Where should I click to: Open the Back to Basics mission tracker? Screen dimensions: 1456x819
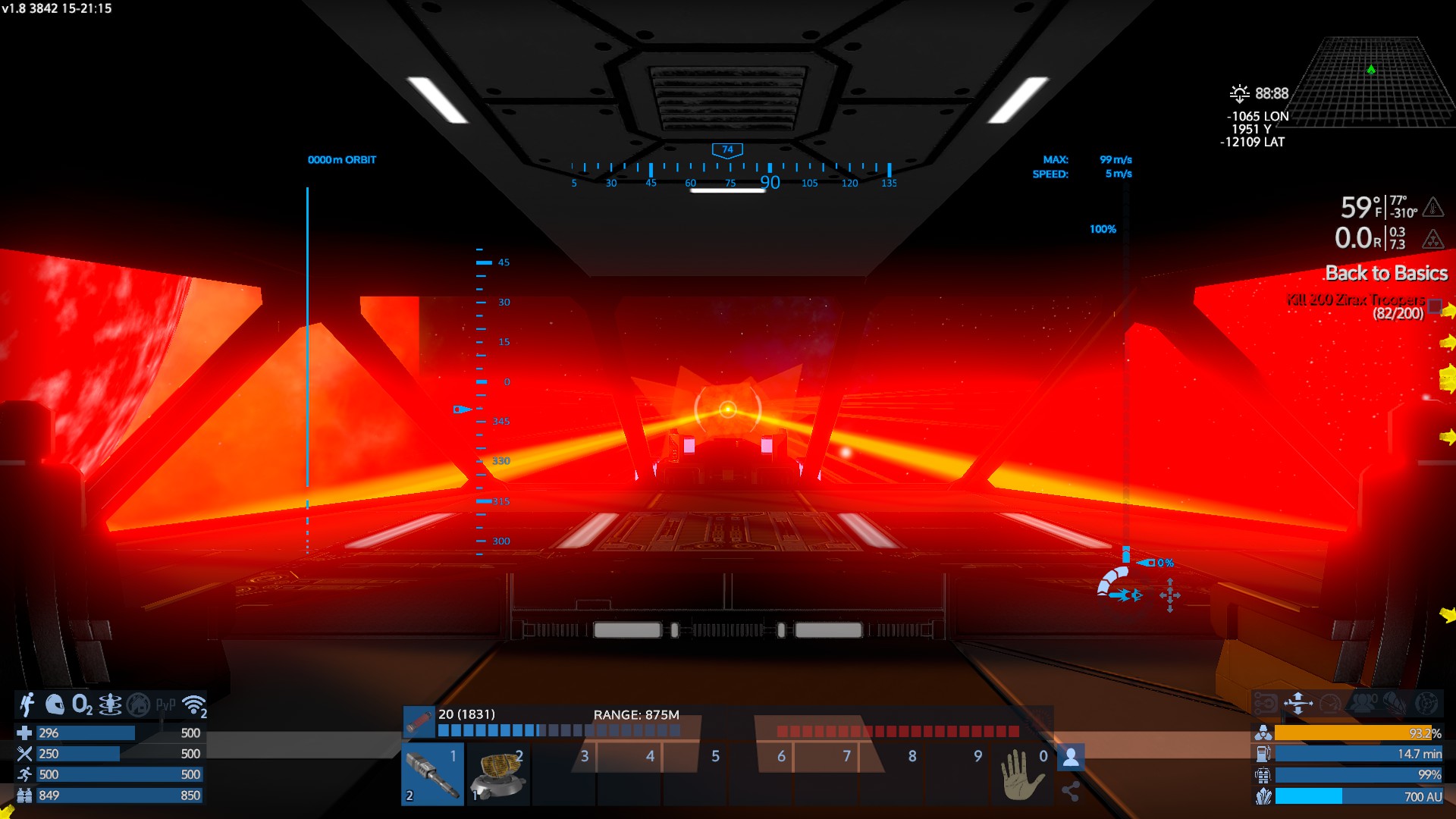[x=1386, y=273]
